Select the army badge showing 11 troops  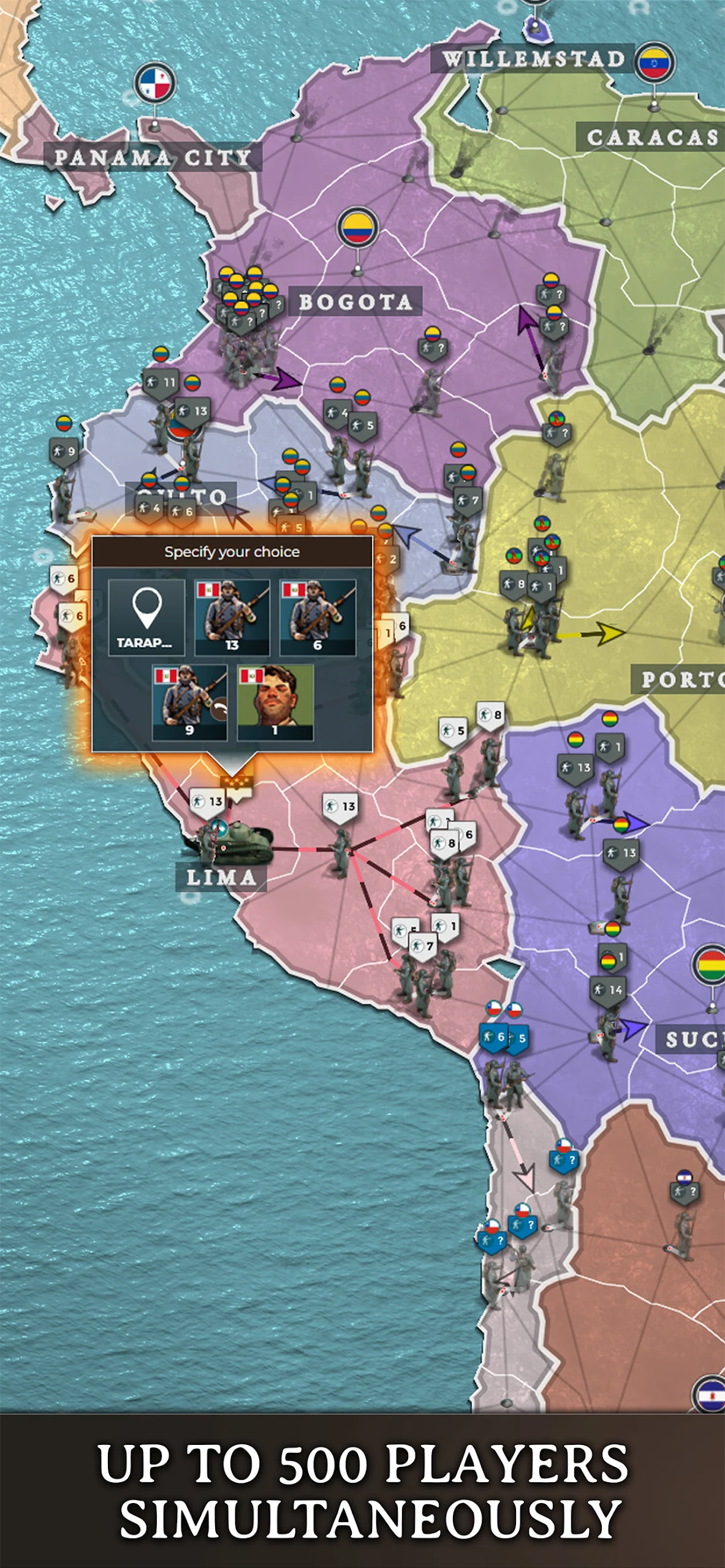[162, 383]
